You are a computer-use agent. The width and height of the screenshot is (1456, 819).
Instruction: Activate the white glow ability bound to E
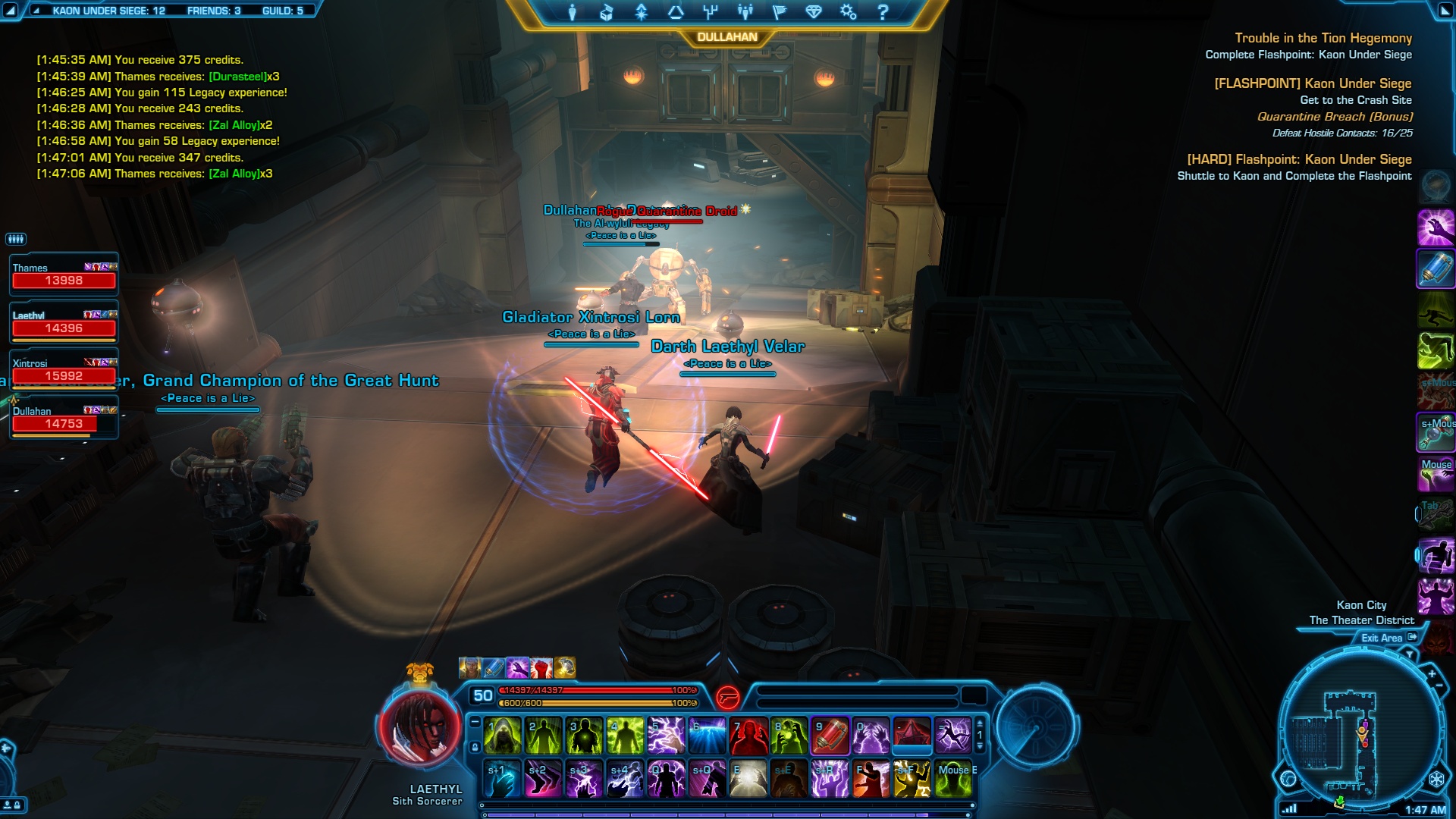click(748, 779)
